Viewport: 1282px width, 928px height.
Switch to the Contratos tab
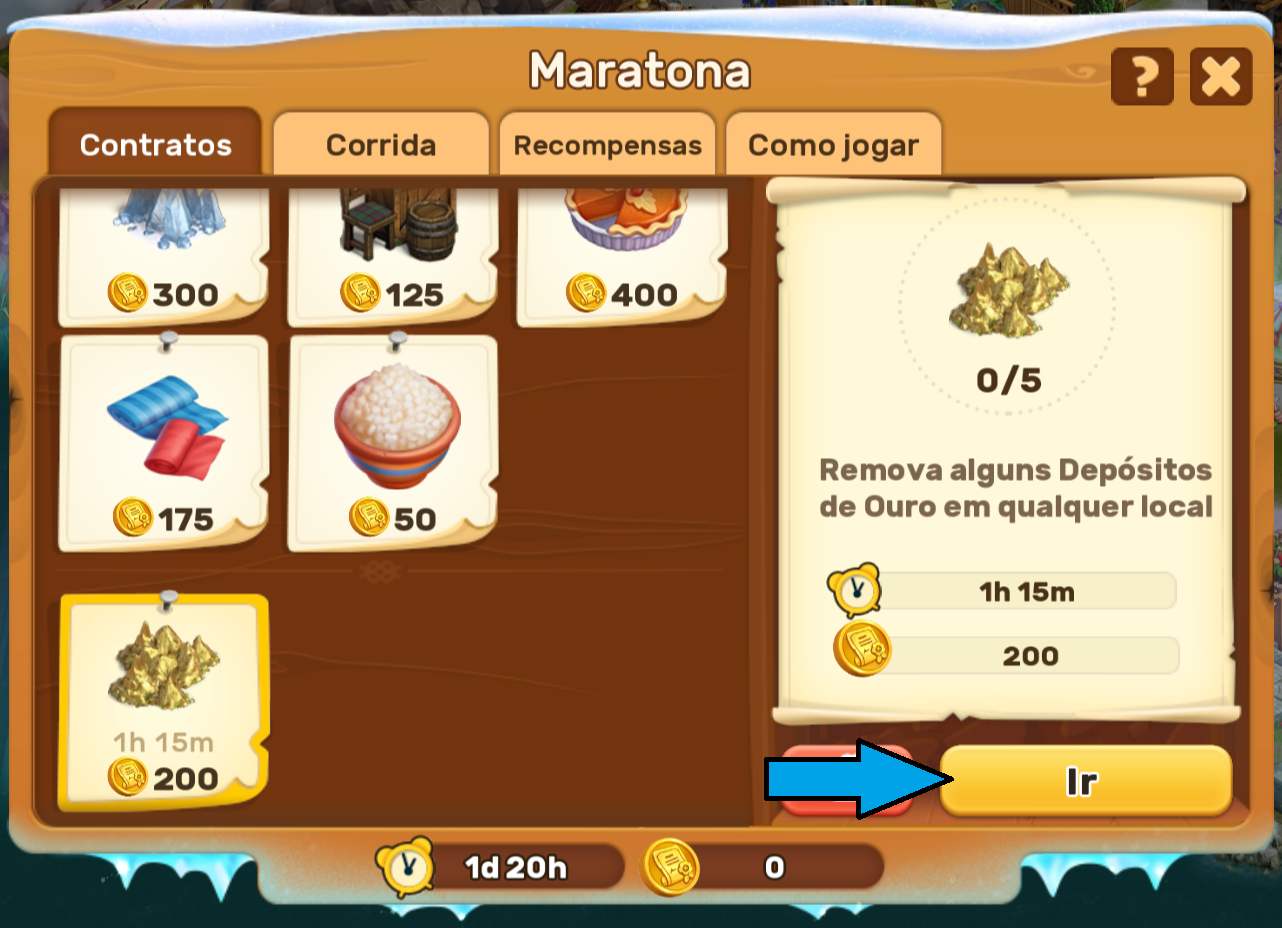click(x=155, y=145)
